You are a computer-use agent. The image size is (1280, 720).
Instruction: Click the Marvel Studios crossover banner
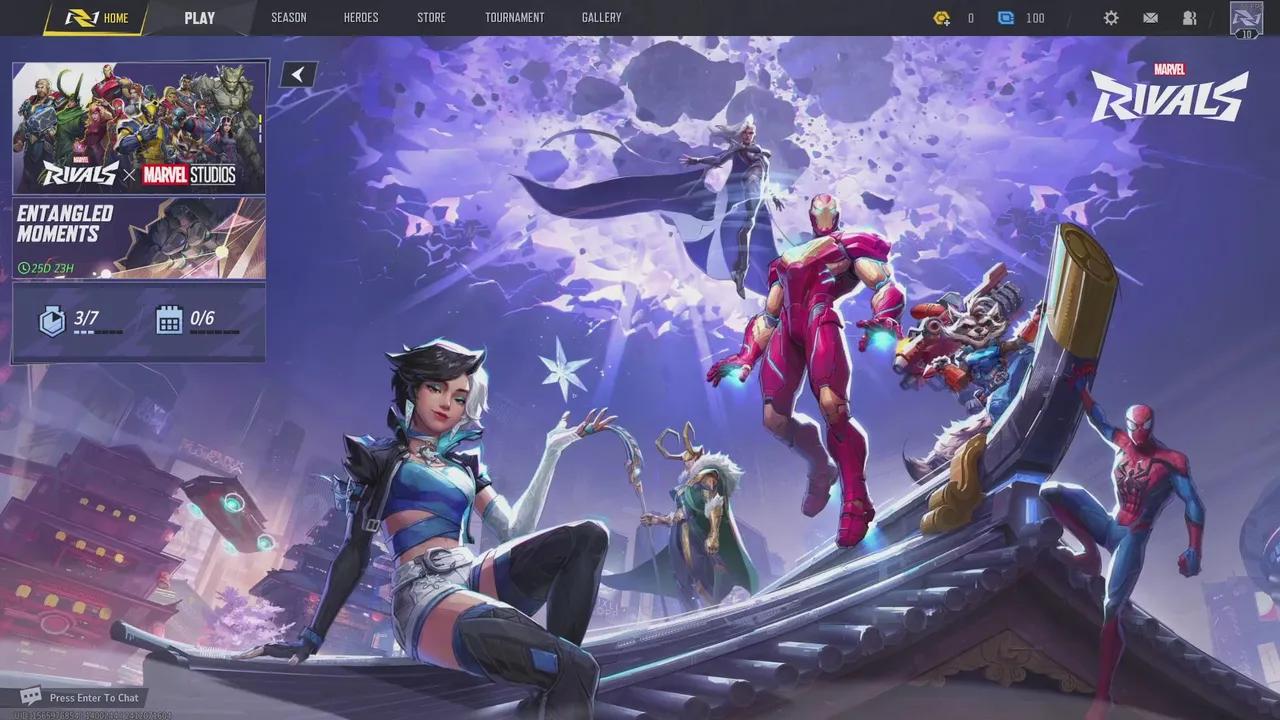click(139, 127)
